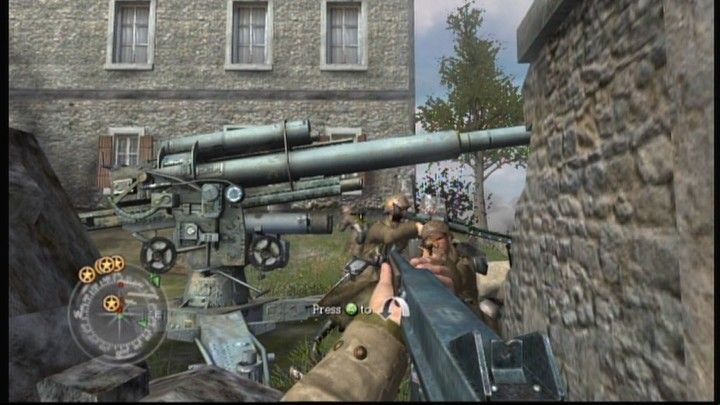This screenshot has height=405, width=720.
Task: Select the gold star objective marker inside the compass
Action: (x=111, y=302)
